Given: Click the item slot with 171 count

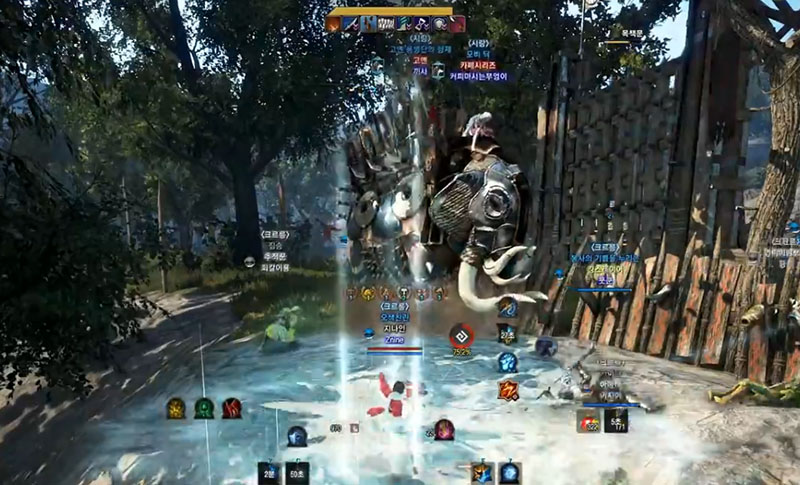Looking at the screenshot, I should (x=616, y=420).
